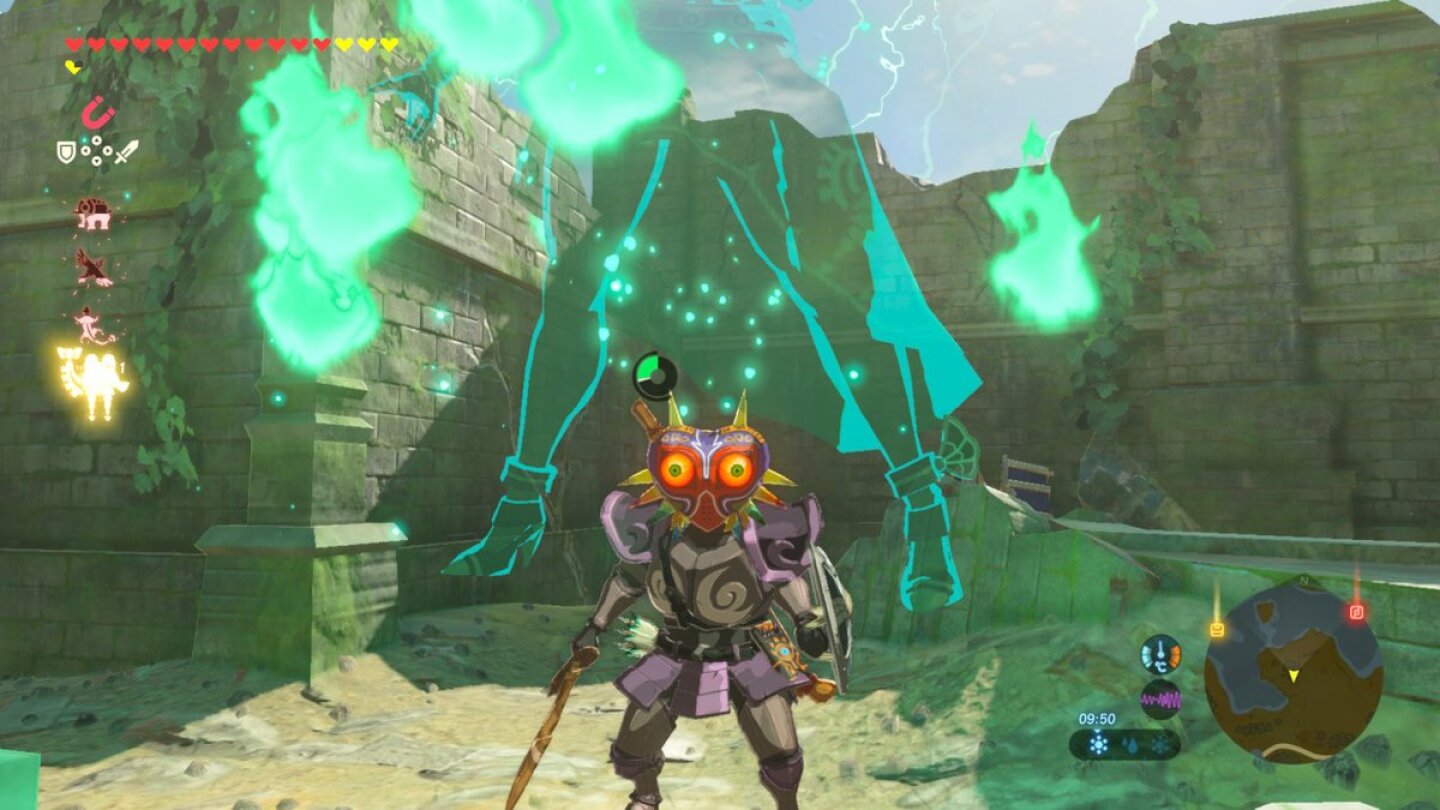This screenshot has width=1440, height=810.
Task: Select the sword equipment icon
Action: [127, 152]
